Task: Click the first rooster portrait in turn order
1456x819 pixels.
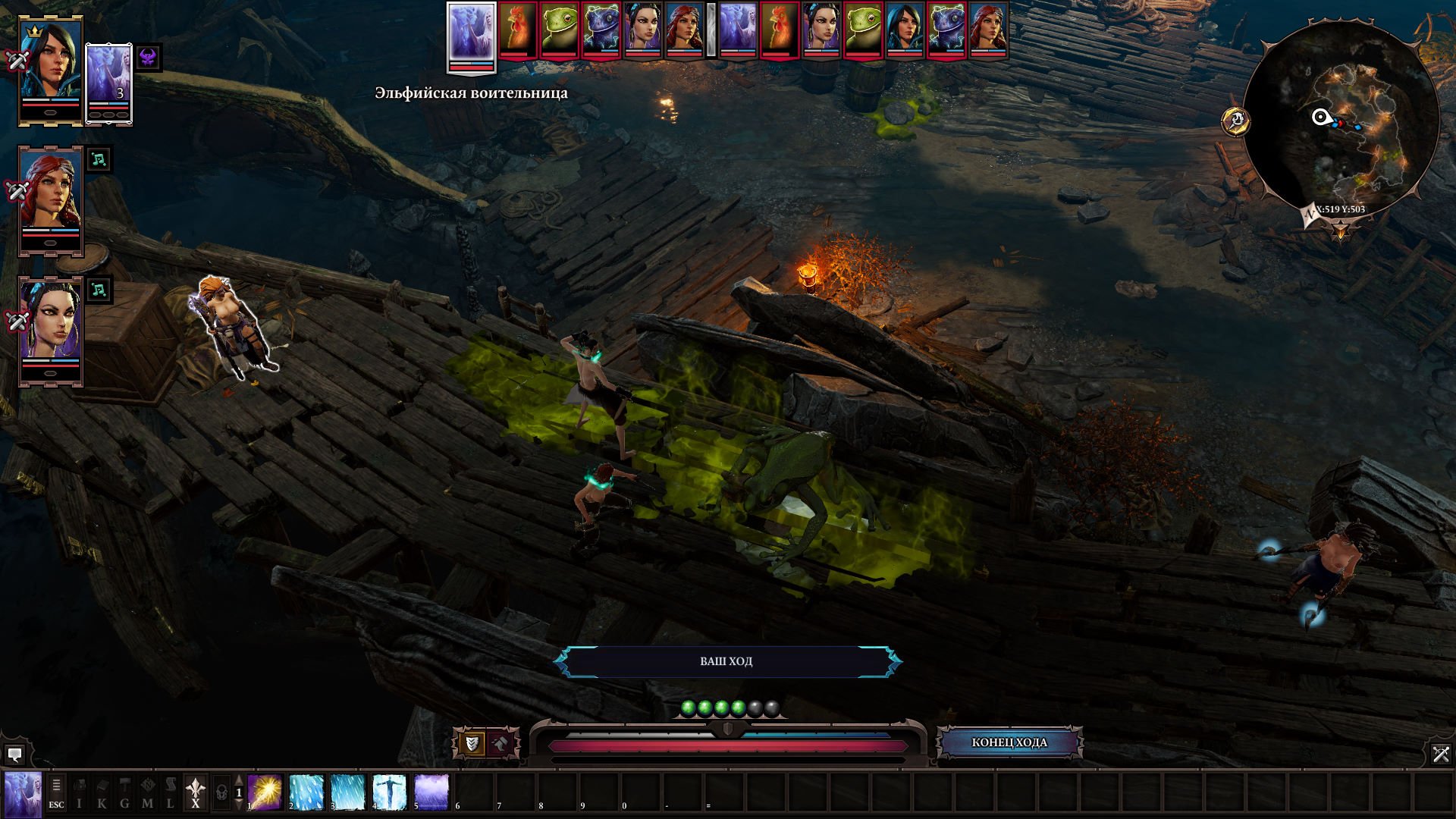Action: [x=518, y=30]
